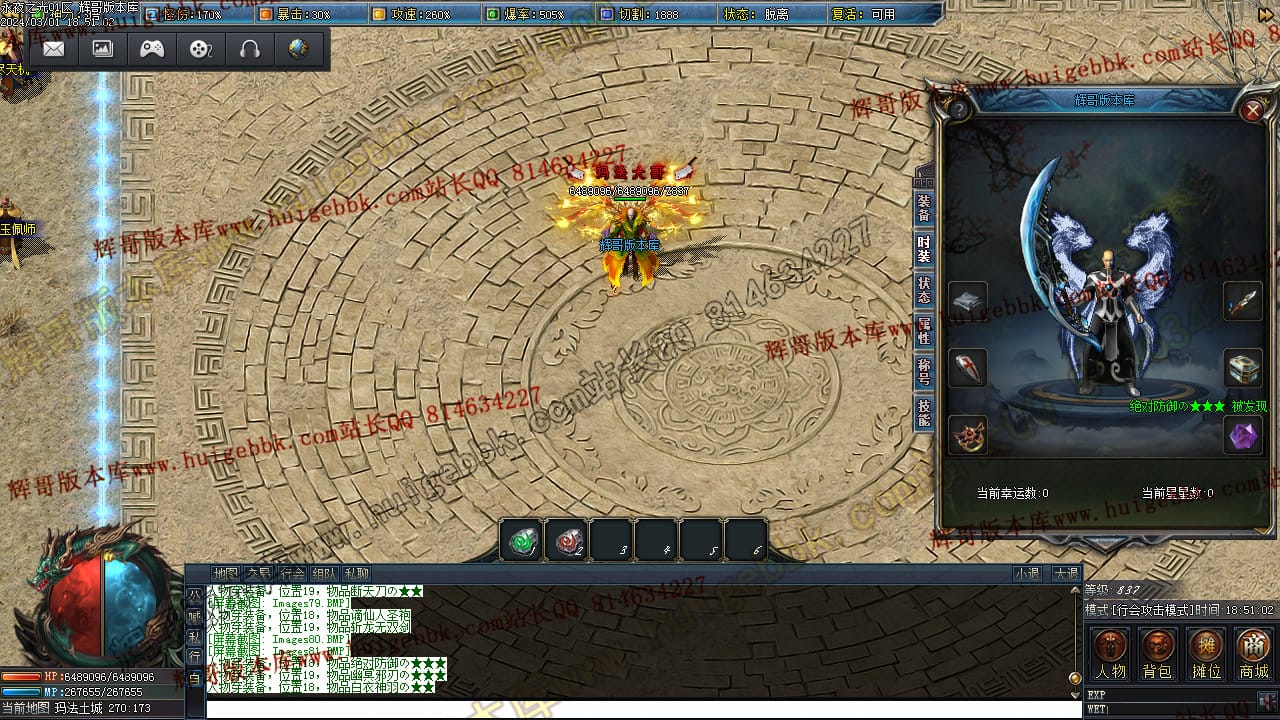Screen dimensions: 1280x720
Task: Open the 人物 character menu
Action: pyautogui.click(x=1110, y=654)
